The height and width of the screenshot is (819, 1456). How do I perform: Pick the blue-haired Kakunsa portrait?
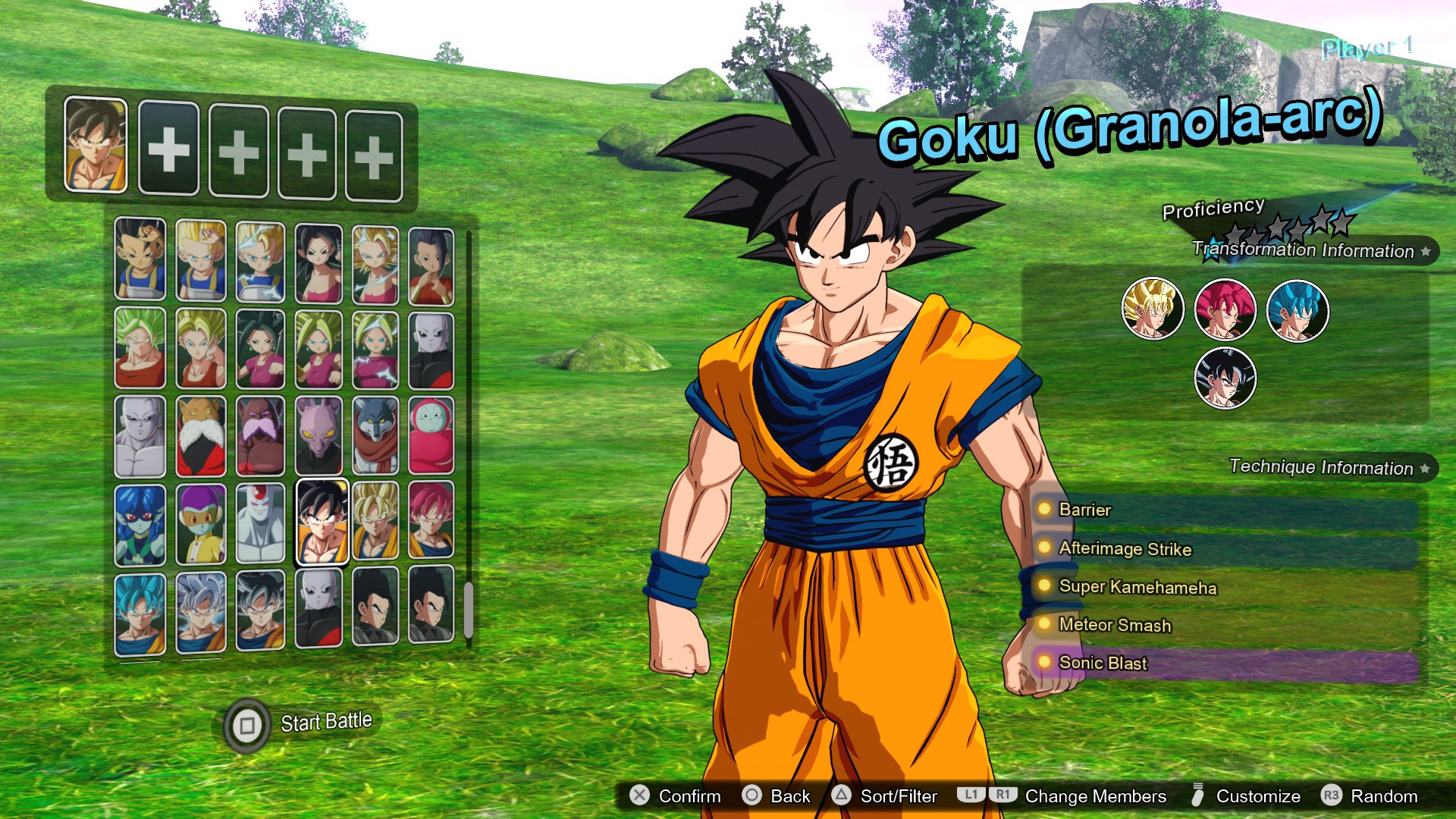140,524
